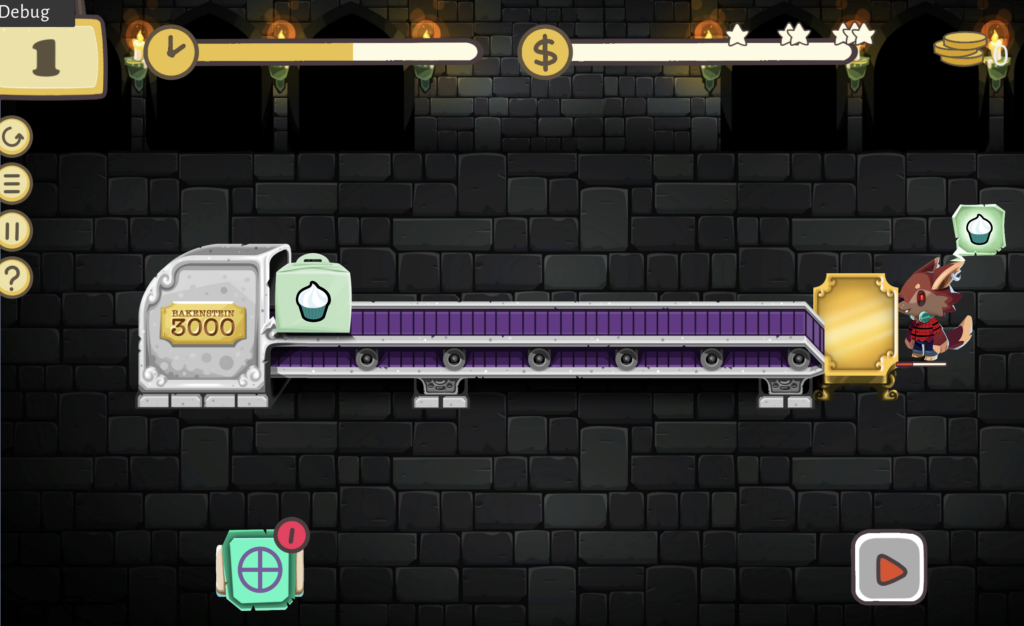The image size is (1024, 626).
Task: Start the conveyor with the play button
Action: coord(889,568)
